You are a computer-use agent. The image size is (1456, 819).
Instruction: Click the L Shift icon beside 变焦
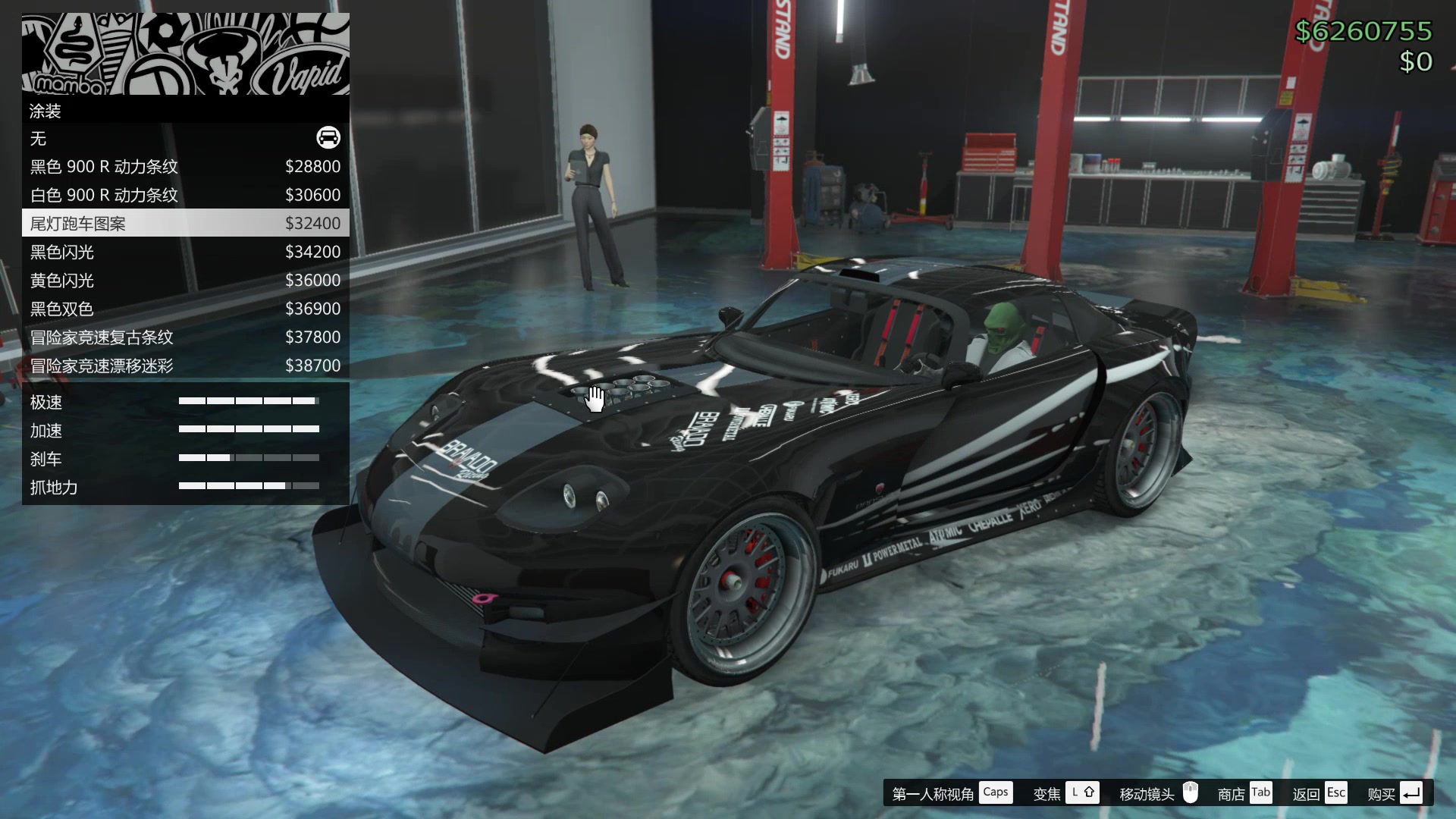point(1083,792)
